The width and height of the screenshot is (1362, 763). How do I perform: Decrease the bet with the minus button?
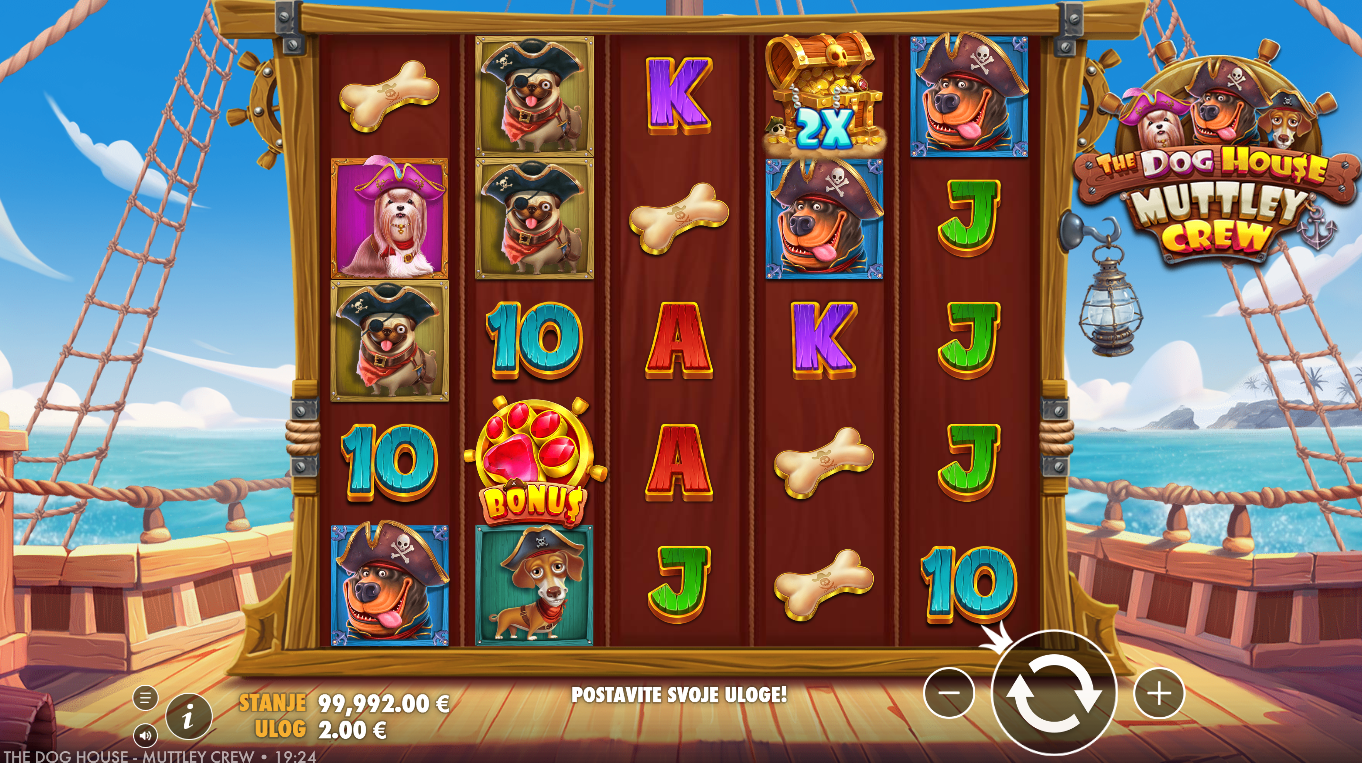tap(948, 692)
